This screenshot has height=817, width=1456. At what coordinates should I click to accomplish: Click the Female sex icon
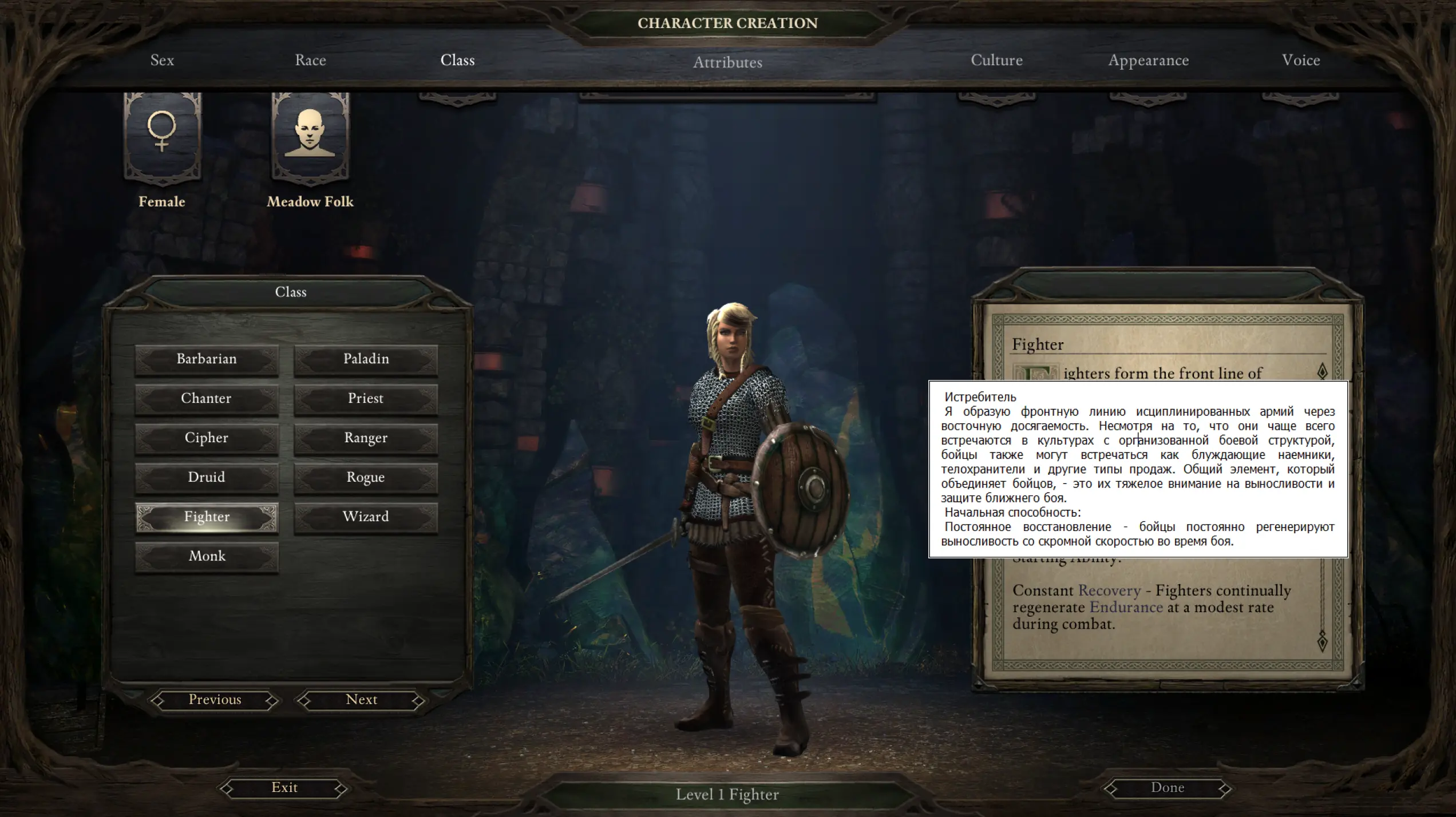click(x=163, y=137)
